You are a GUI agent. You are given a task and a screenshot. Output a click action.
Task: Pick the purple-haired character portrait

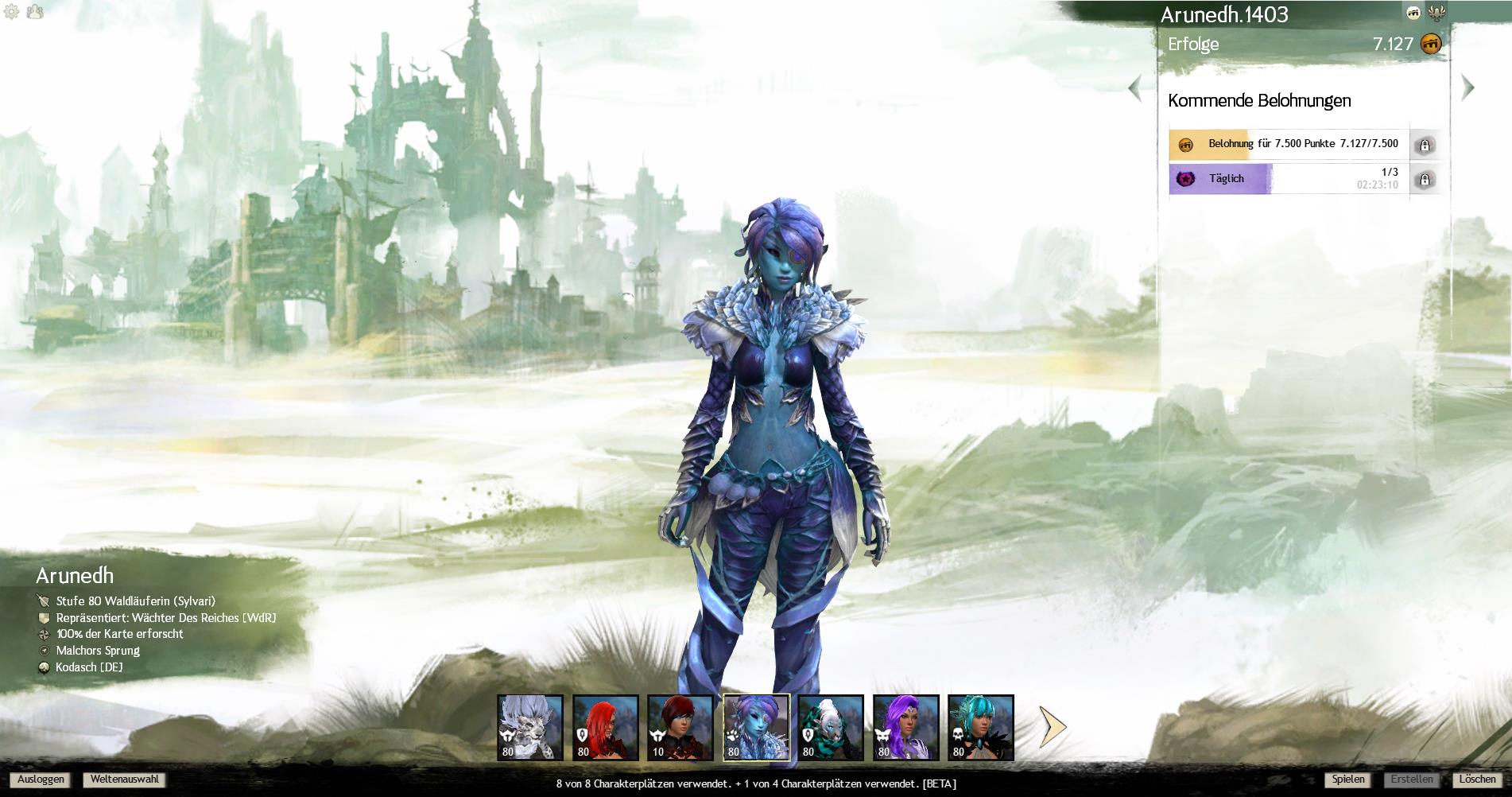coord(905,727)
